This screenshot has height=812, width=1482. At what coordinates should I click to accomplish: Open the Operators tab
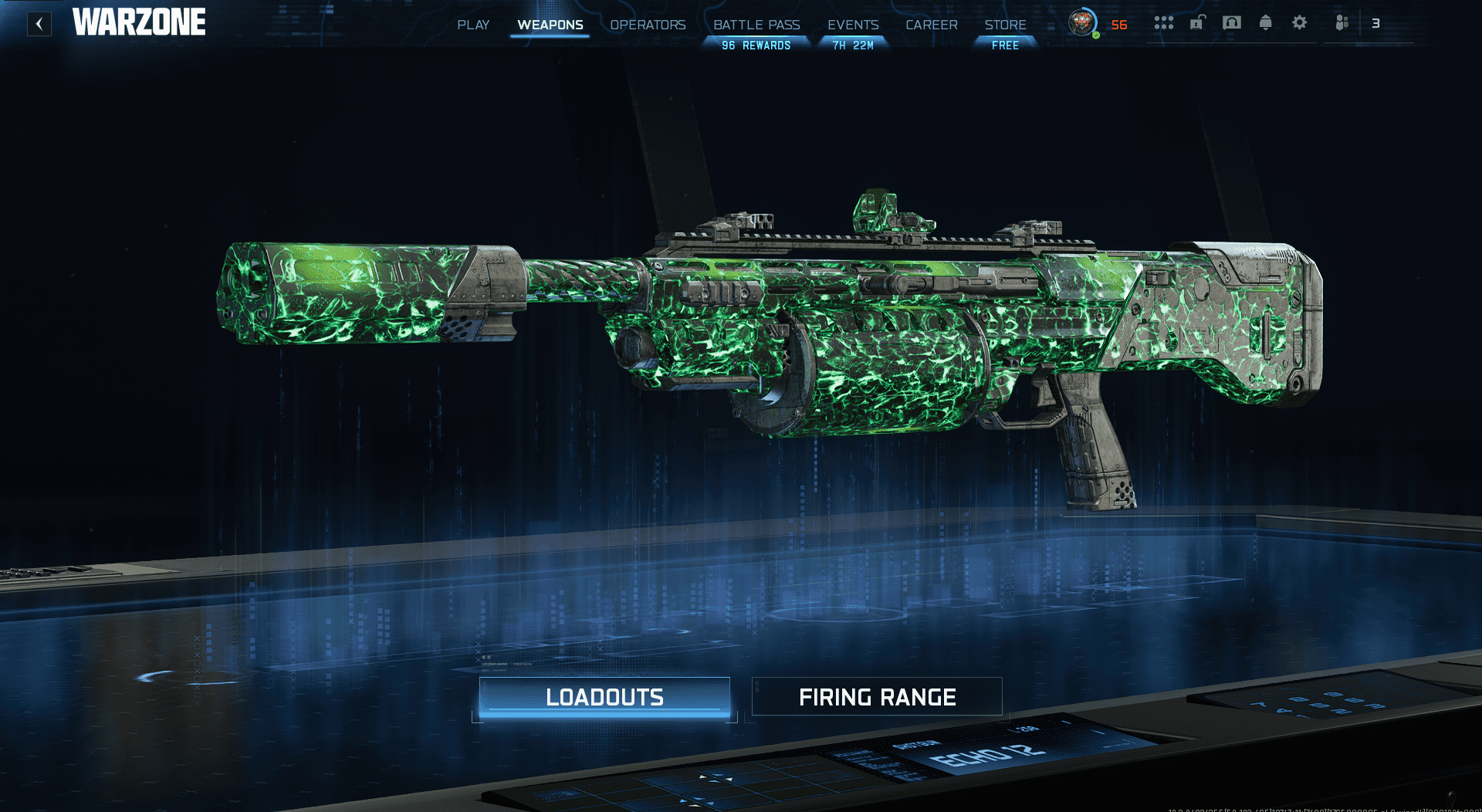pyautogui.click(x=648, y=25)
